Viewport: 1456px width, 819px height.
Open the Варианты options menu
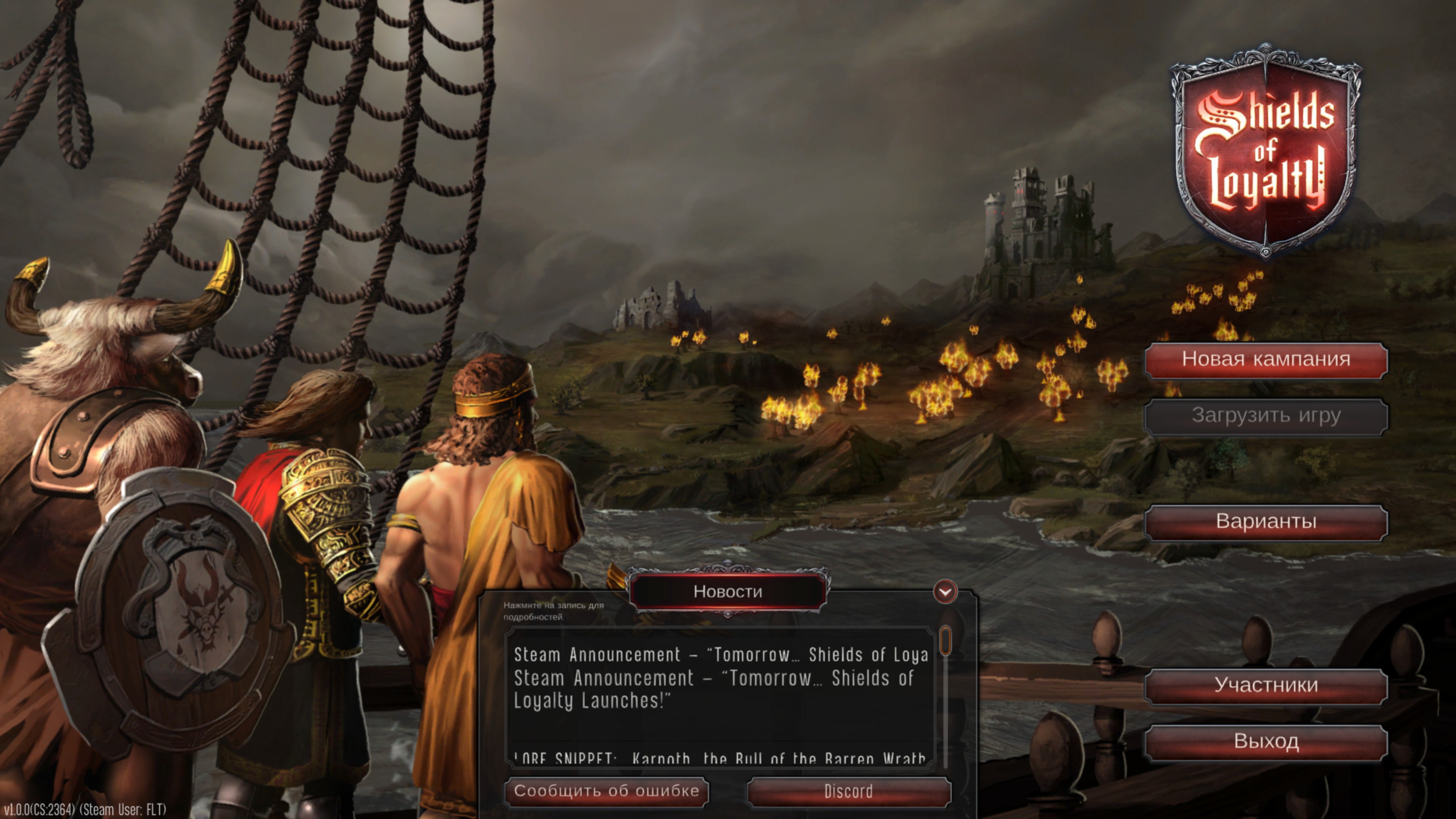(1266, 522)
